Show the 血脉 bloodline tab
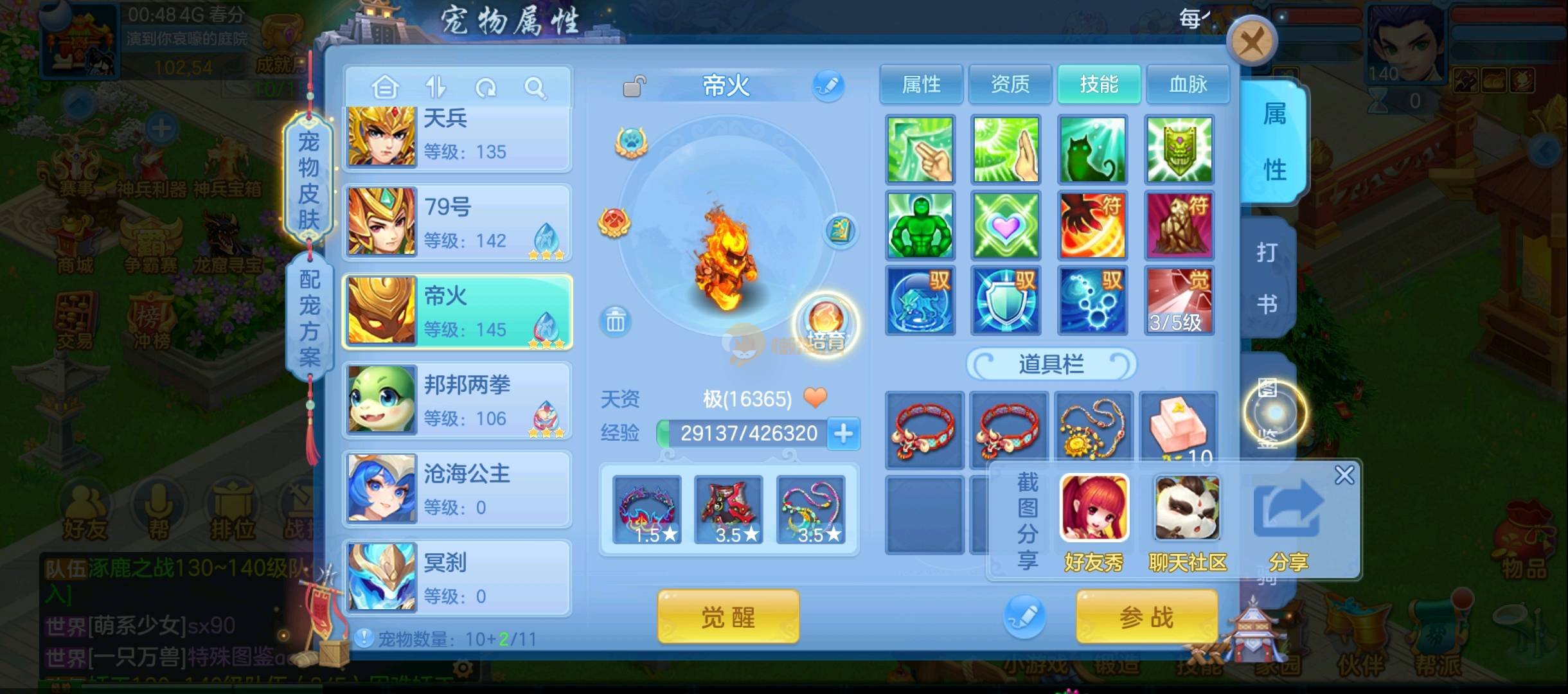Screen dimensions: 1568x694 click(x=1188, y=84)
